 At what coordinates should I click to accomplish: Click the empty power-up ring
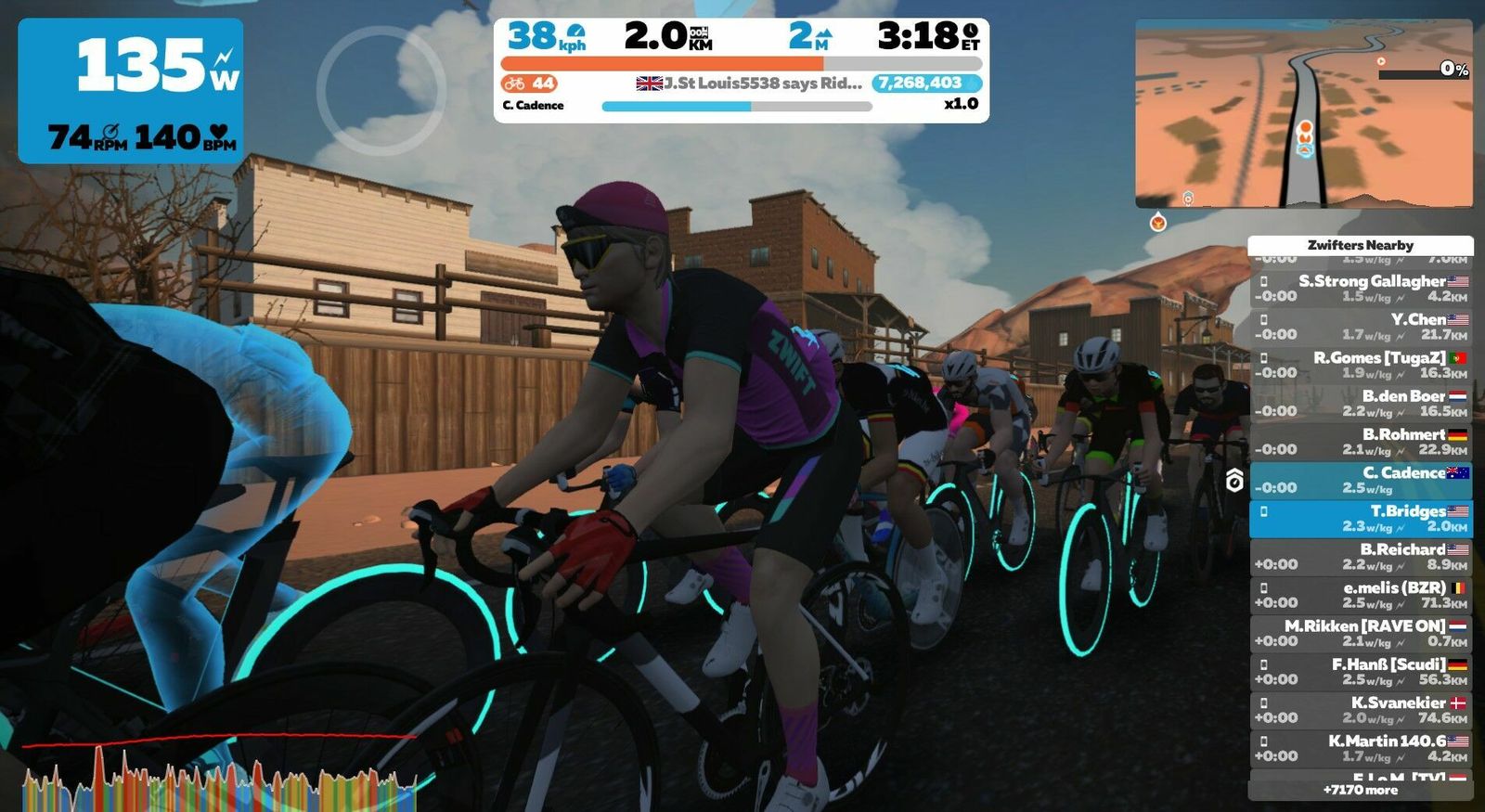click(x=381, y=89)
